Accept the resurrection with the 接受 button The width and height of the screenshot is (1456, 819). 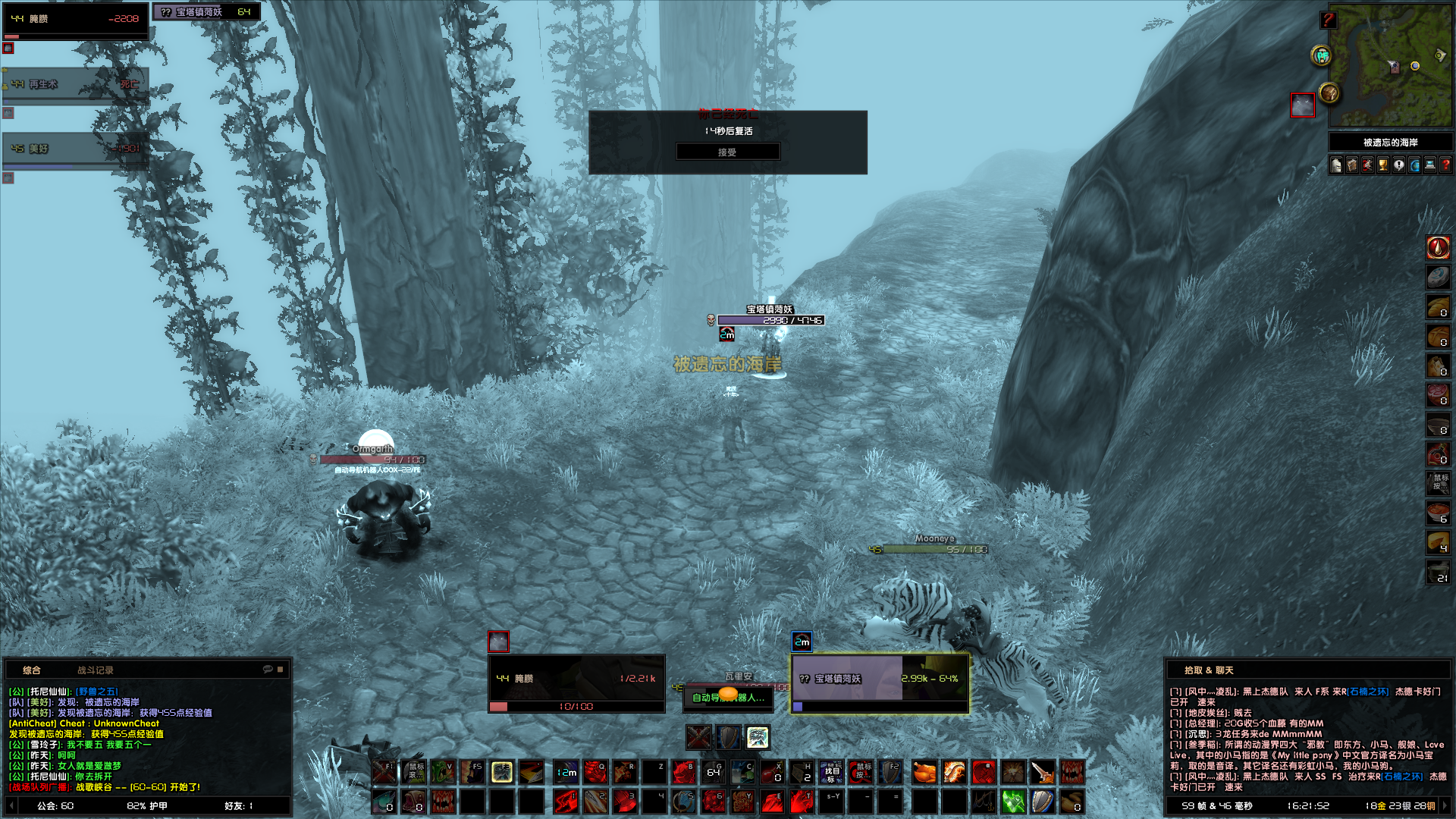(727, 152)
